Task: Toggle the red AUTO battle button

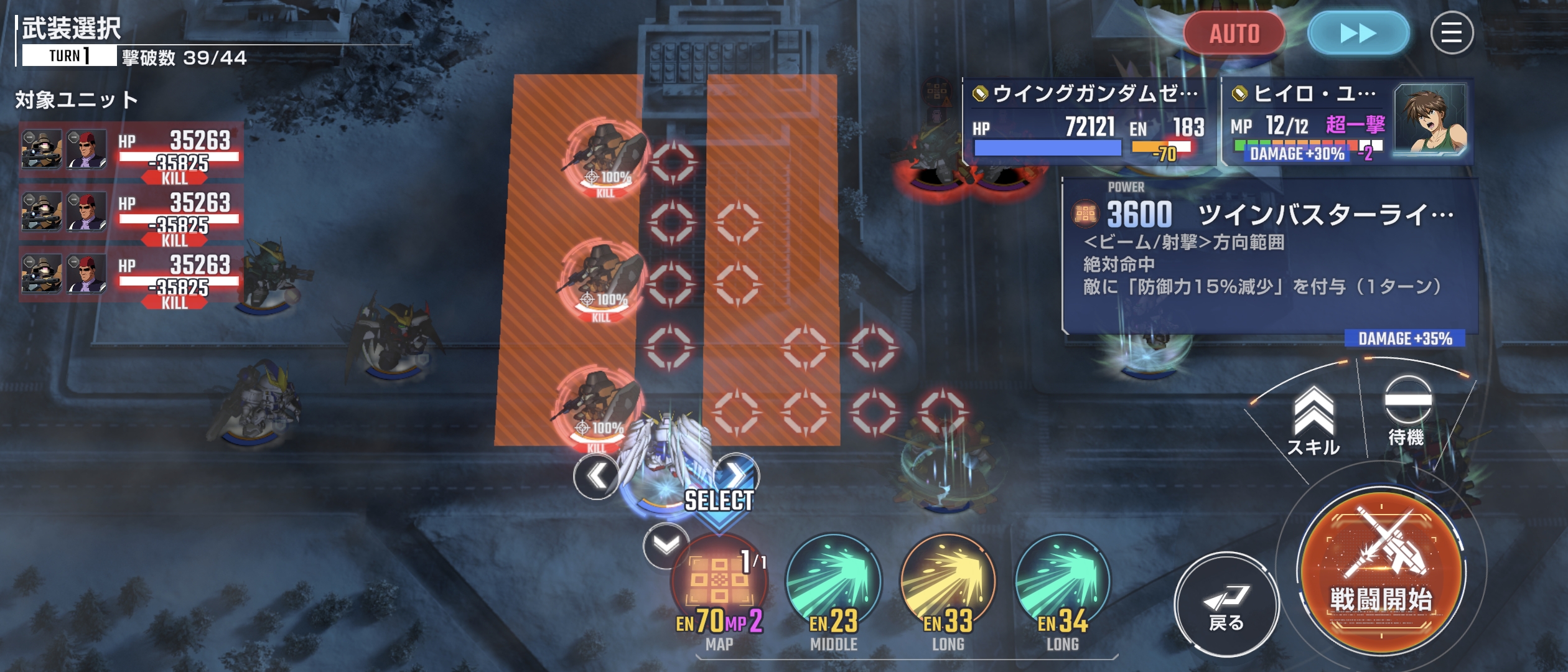Action: pyautogui.click(x=1234, y=33)
